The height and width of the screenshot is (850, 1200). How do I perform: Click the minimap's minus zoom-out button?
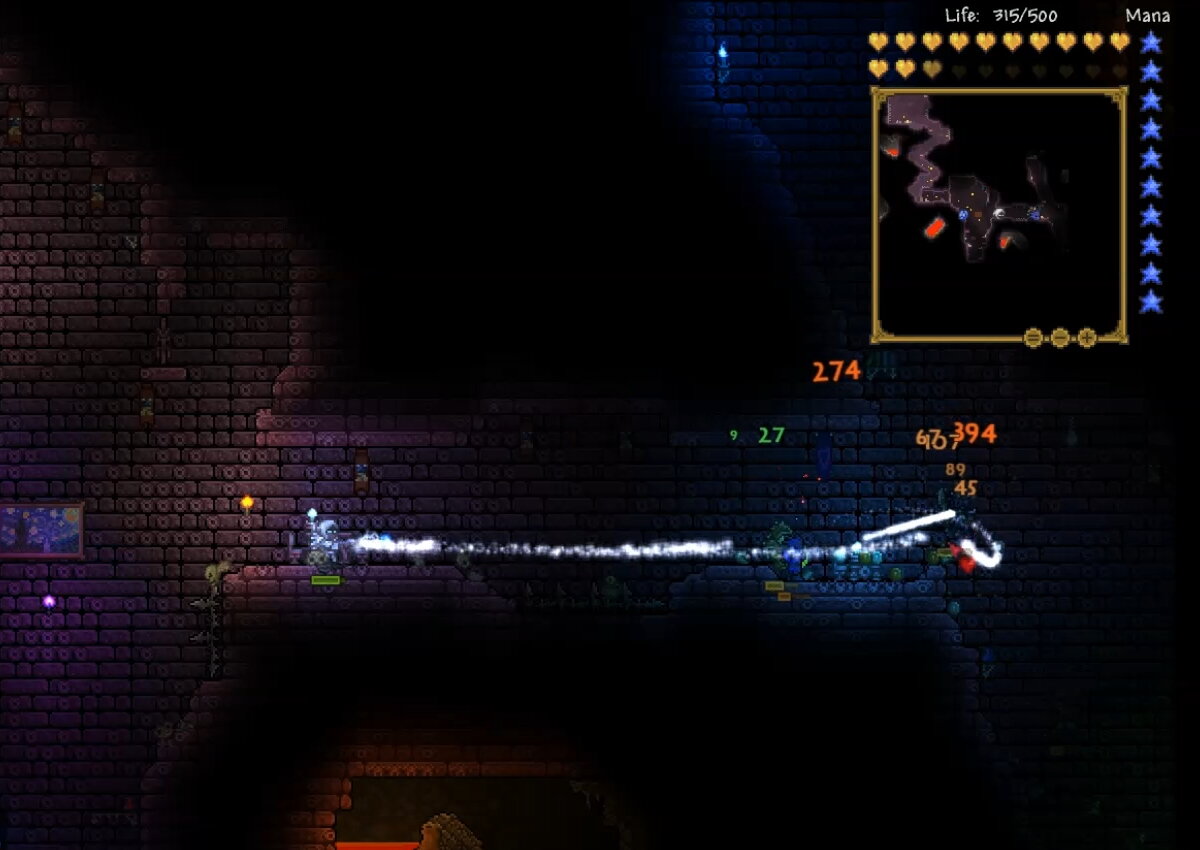point(1060,337)
